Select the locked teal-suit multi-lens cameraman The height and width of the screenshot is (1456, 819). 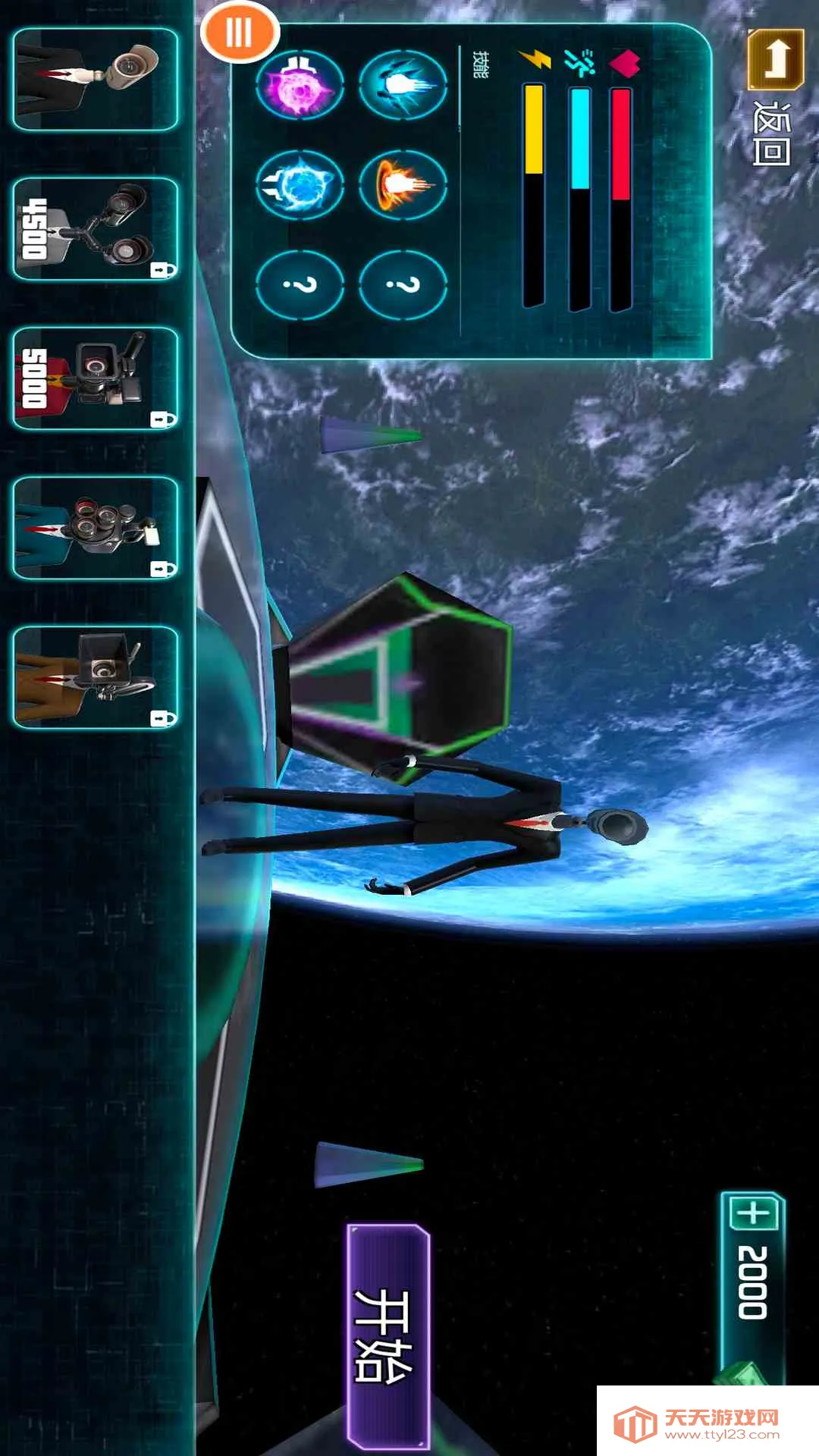[x=96, y=528]
